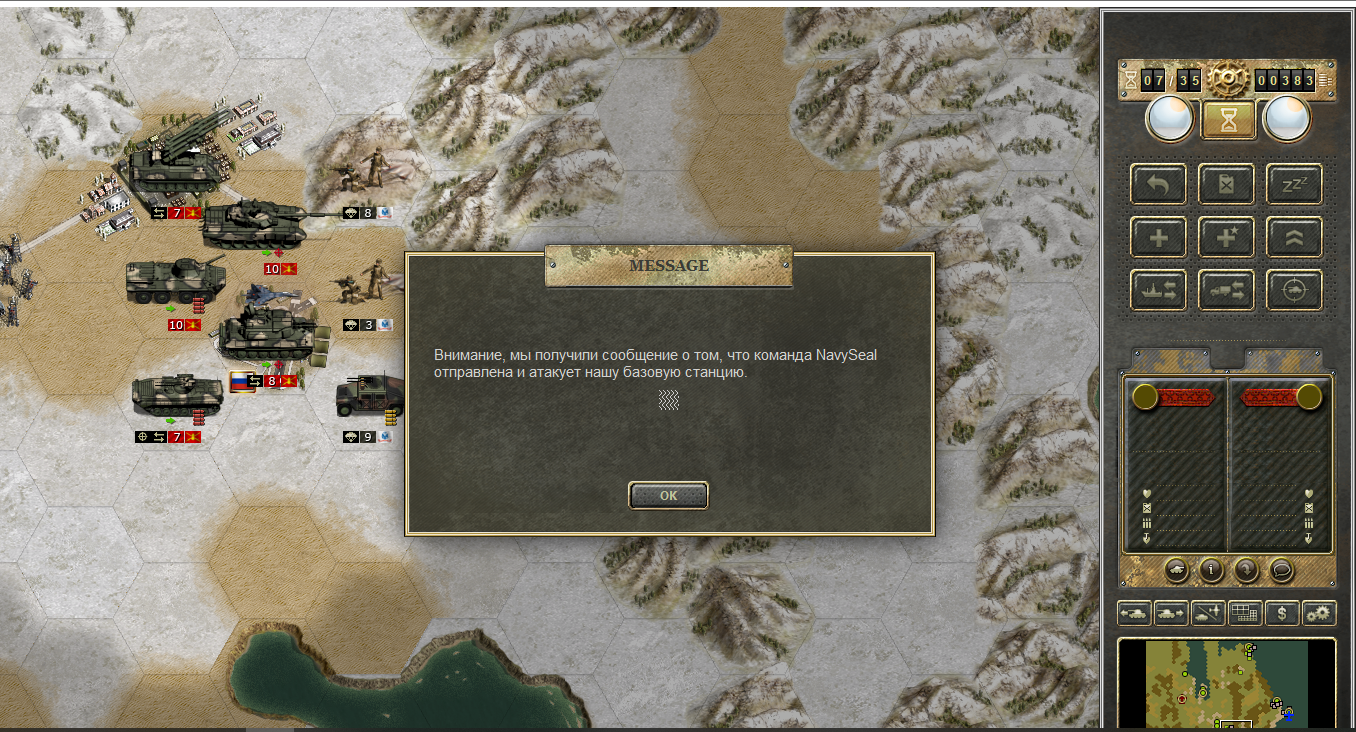
Task: Confirm the message with OK
Action: (668, 495)
